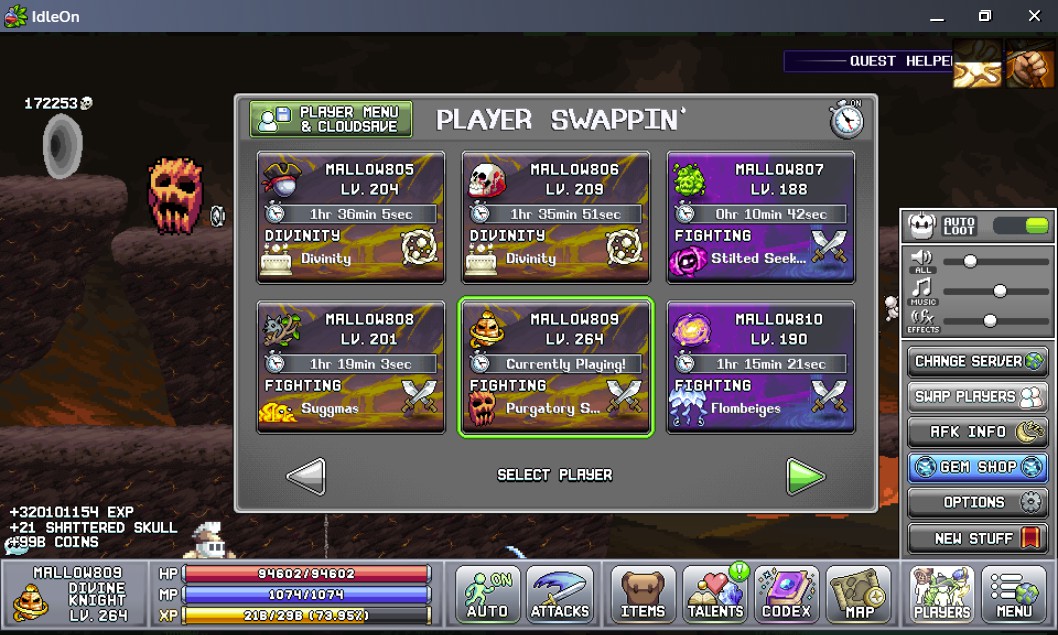Go to the previous player page
Viewport: 1058px width, 635px height.
click(x=306, y=476)
